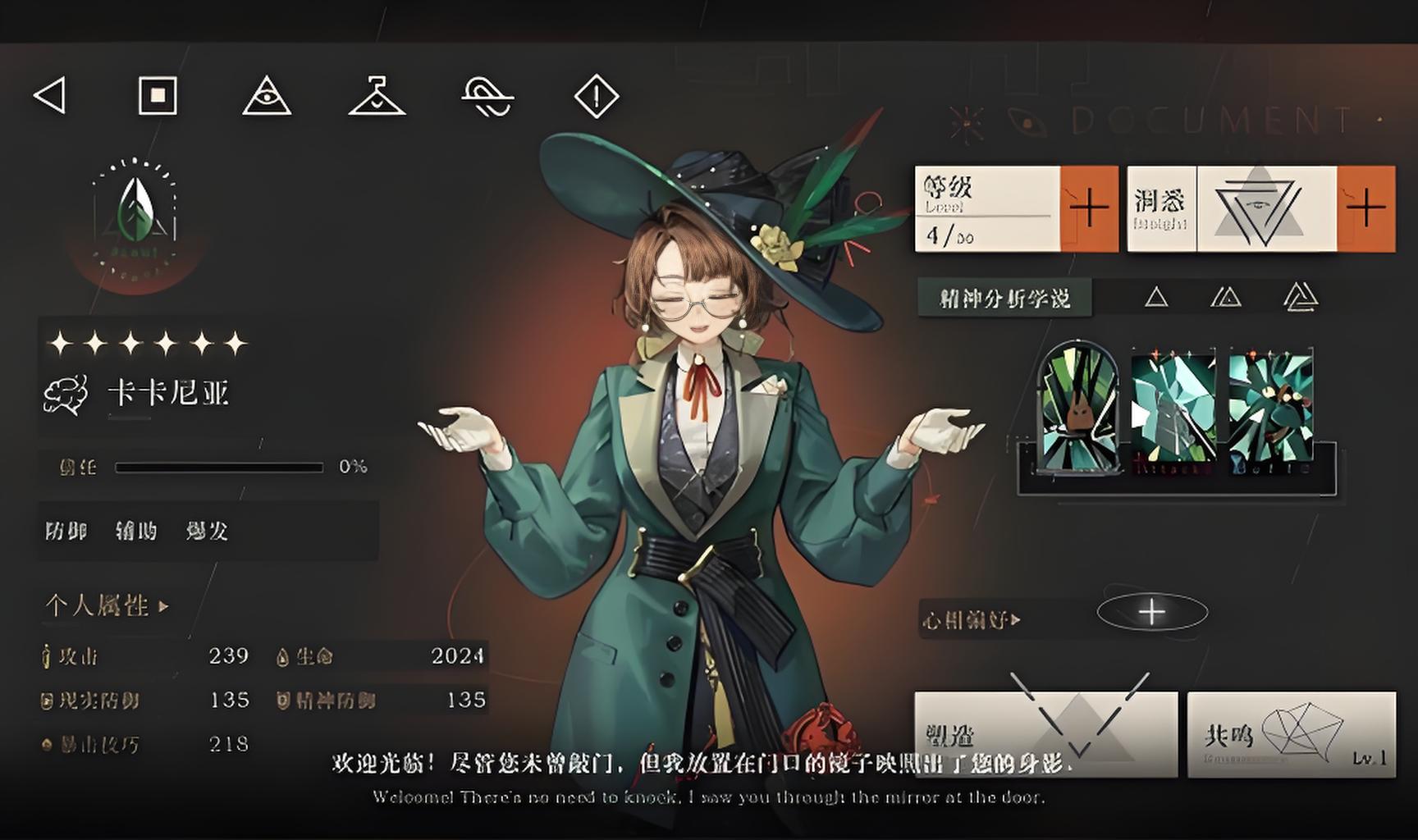Click the square home icon

(x=158, y=96)
